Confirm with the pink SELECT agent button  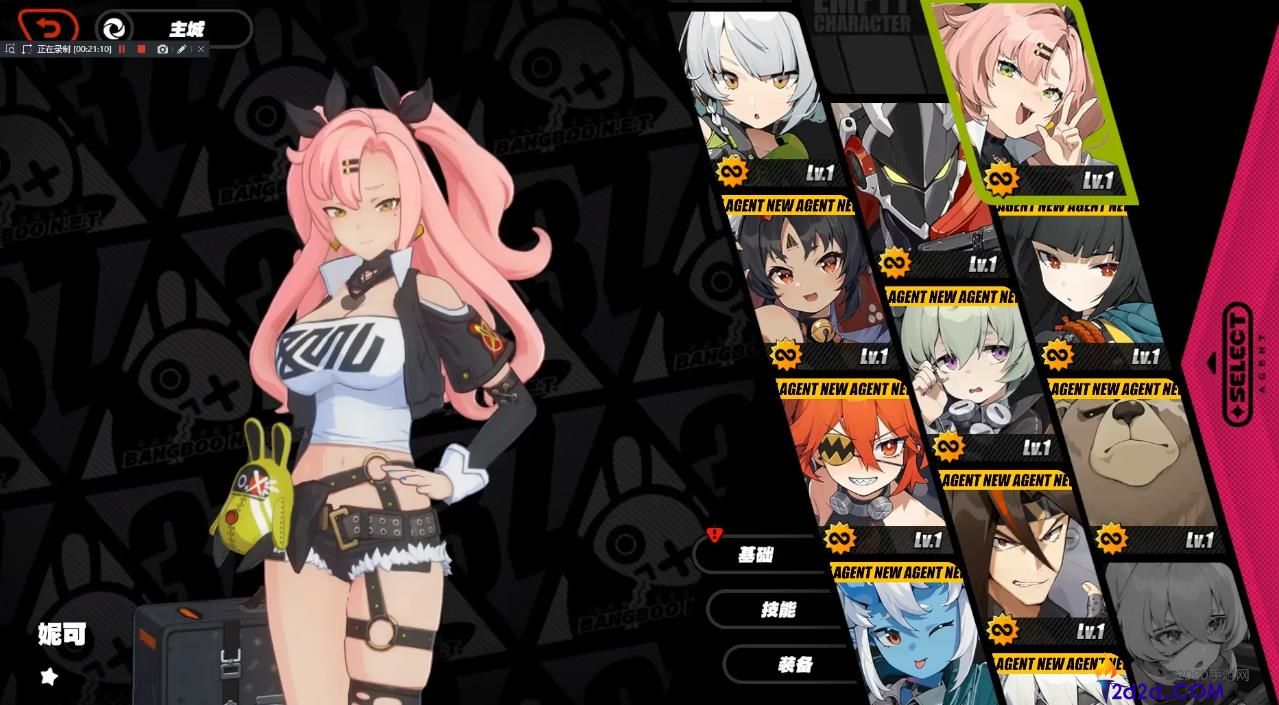(x=1237, y=366)
